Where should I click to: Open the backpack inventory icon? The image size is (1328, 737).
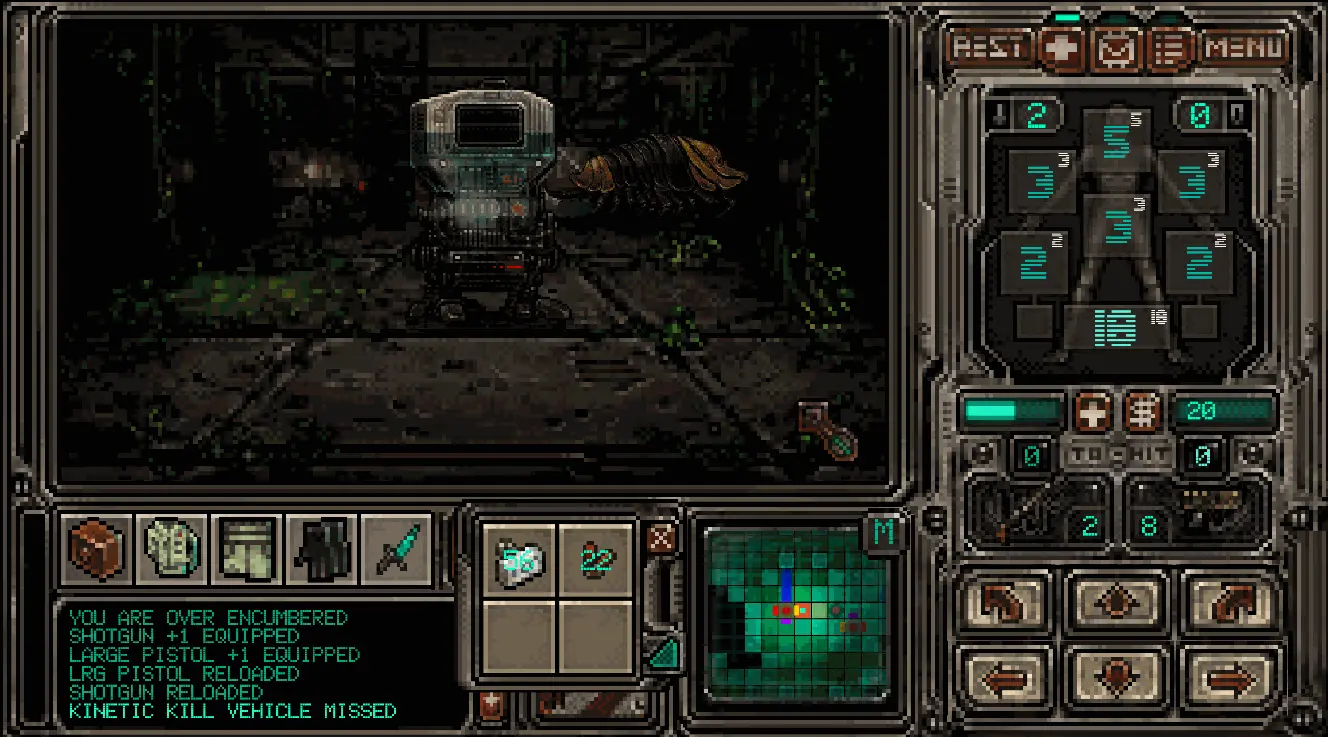click(95, 550)
